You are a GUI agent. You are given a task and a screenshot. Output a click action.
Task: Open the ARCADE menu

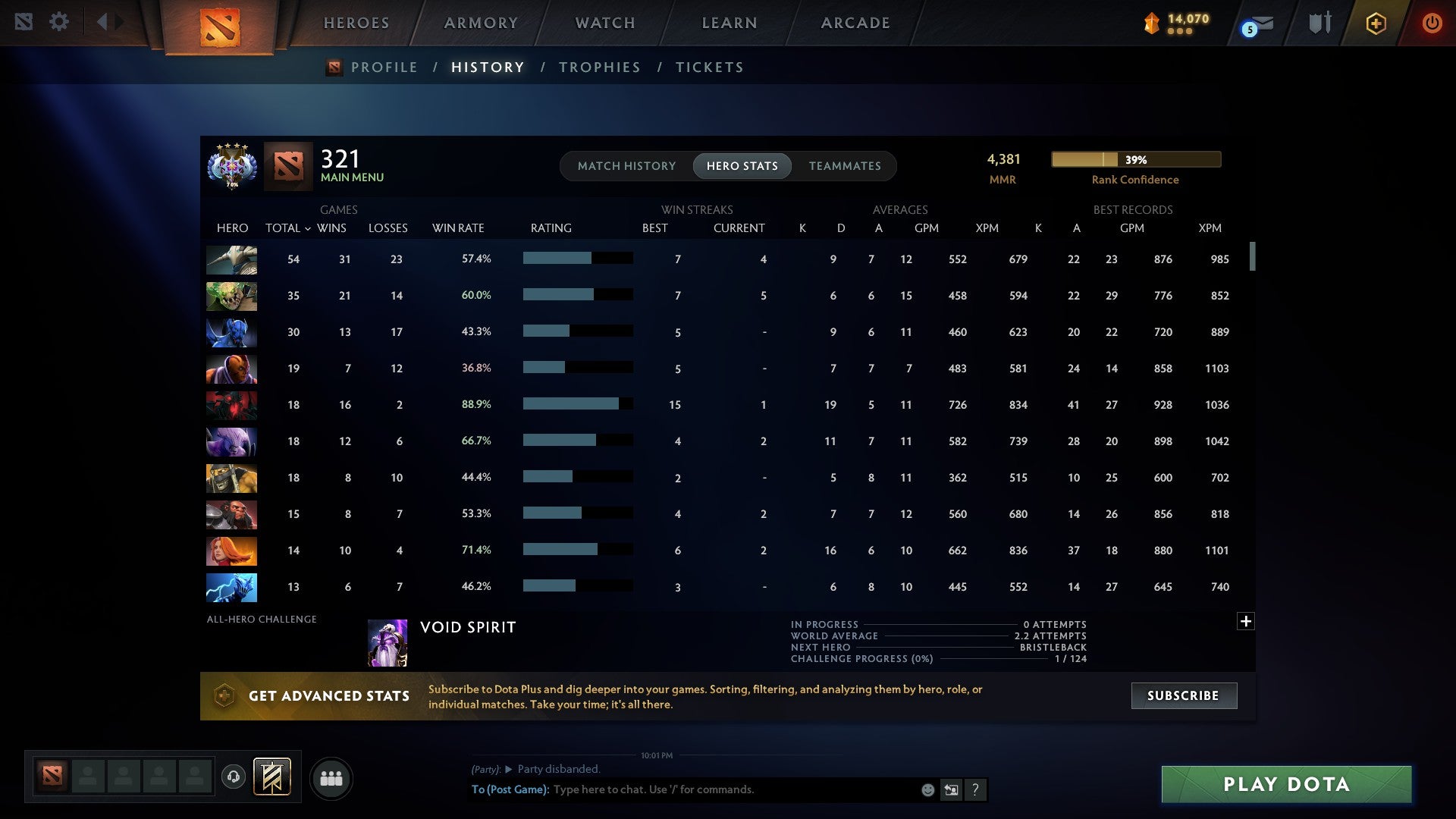tap(855, 23)
